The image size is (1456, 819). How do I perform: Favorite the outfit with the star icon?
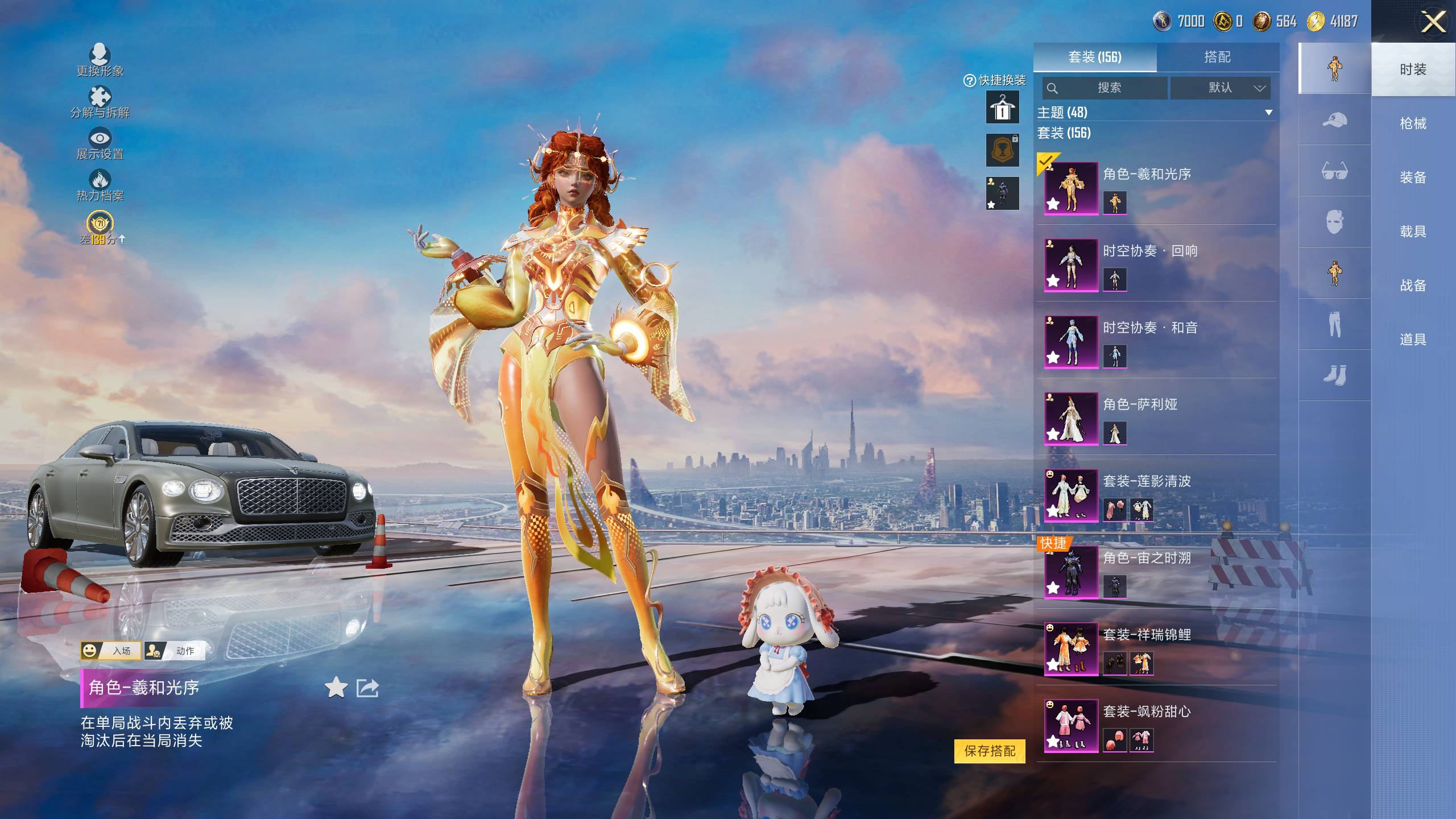[336, 688]
